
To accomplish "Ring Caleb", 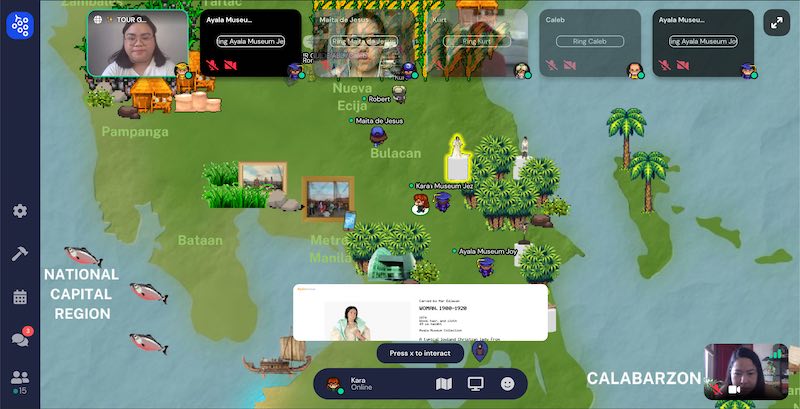I will 590,41.
